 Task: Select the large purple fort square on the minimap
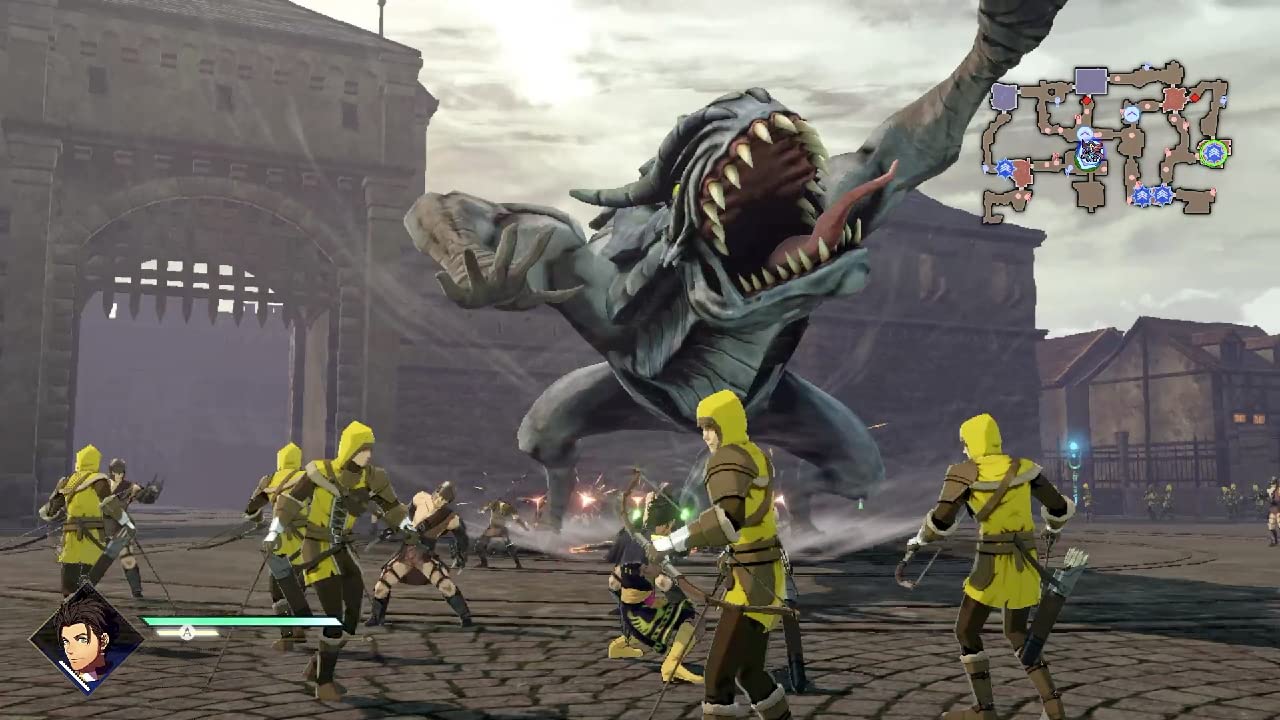coord(1089,81)
